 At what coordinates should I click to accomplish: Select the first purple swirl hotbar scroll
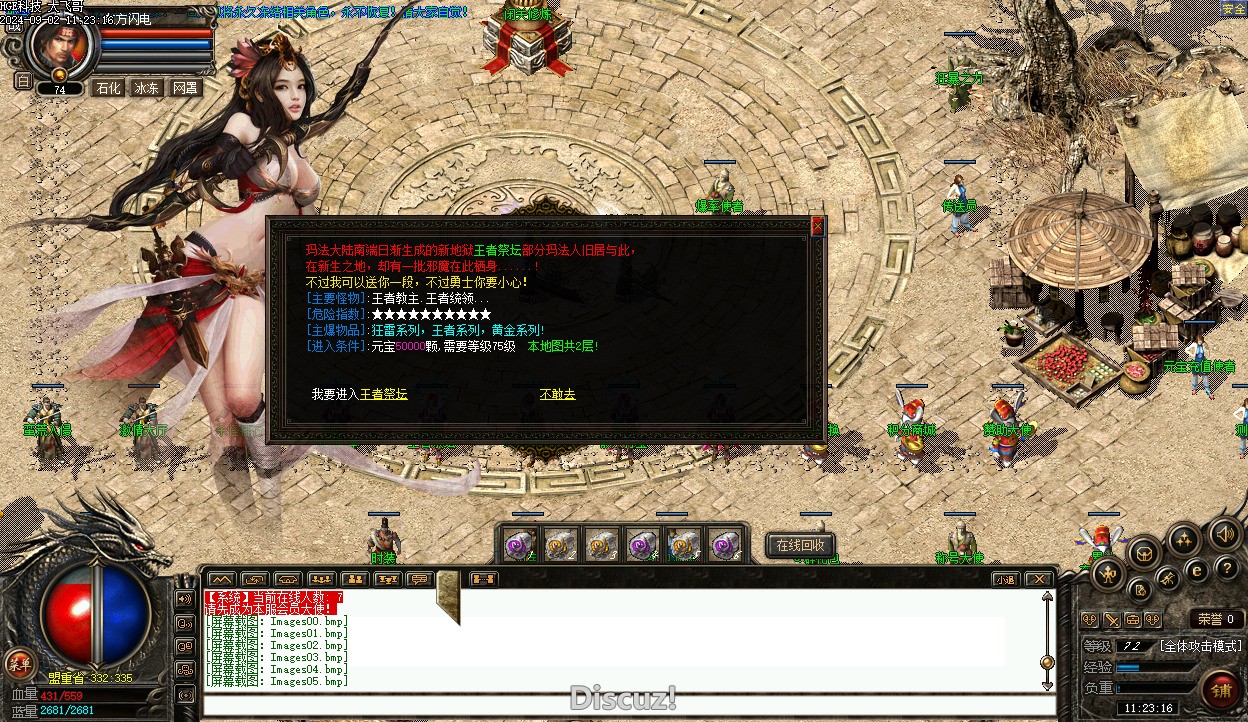click(x=519, y=545)
